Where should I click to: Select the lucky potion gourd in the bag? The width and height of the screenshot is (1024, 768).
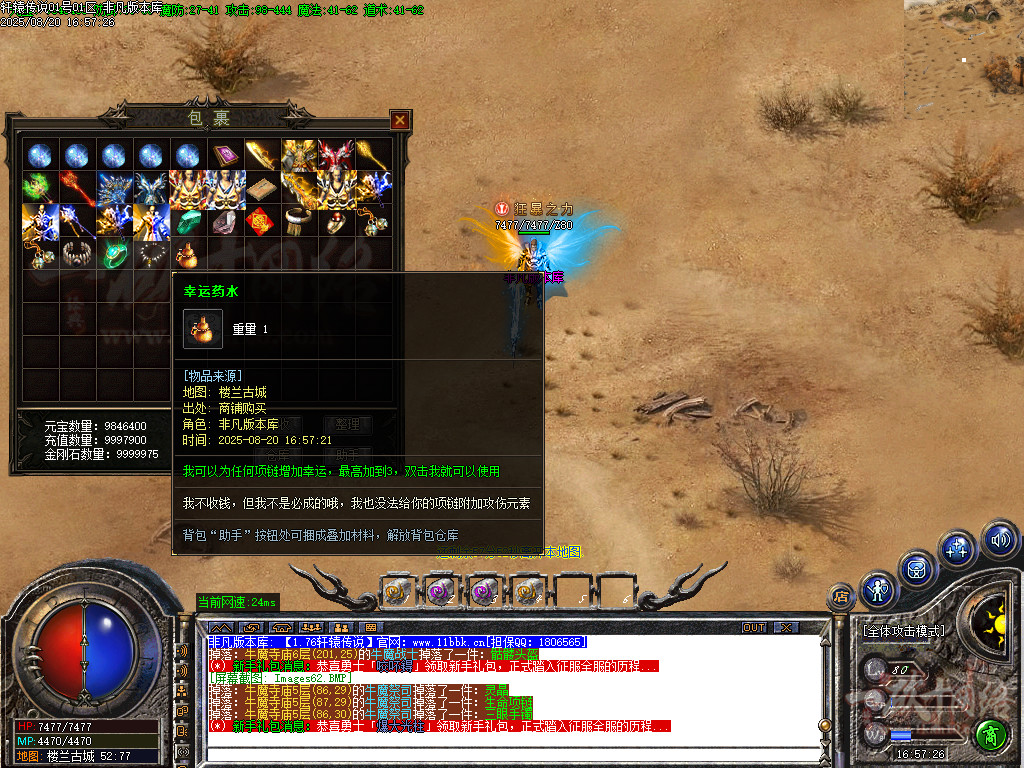click(185, 255)
